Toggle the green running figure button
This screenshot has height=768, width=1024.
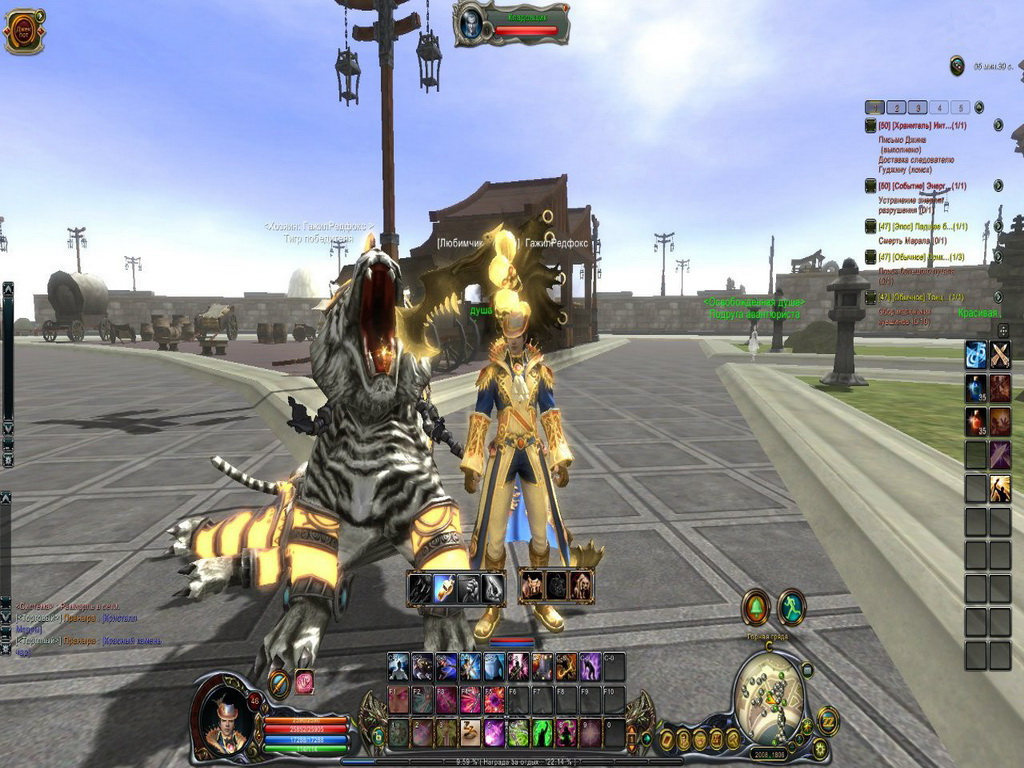point(792,606)
